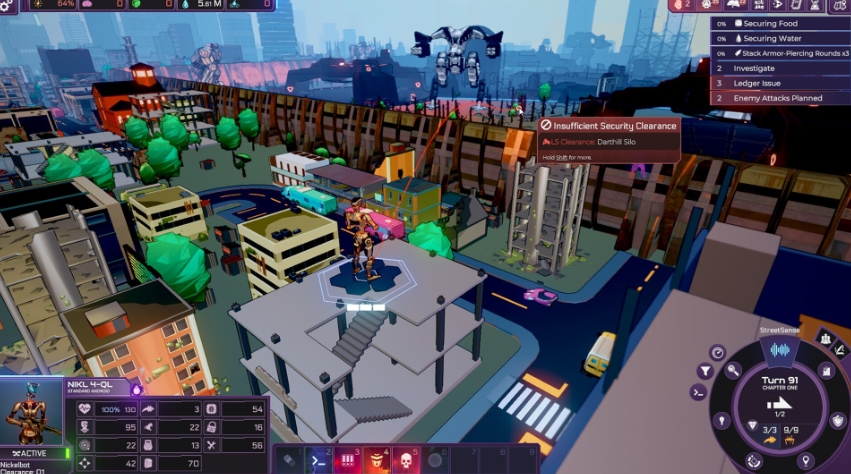The width and height of the screenshot is (851, 474).
Task: Open the filter funnel button
Action: [704, 369]
